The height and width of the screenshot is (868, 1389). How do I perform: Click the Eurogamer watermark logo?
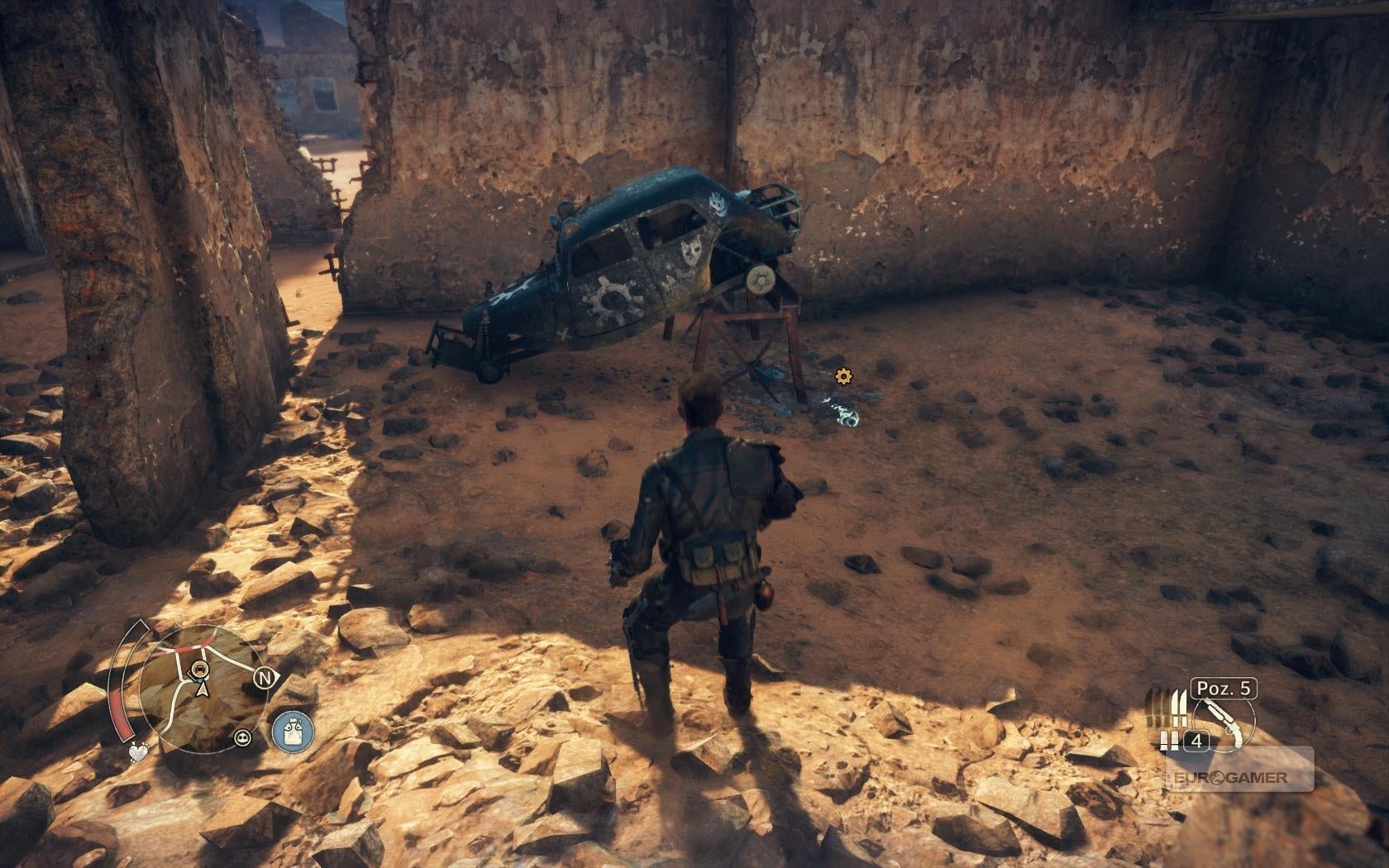(x=1239, y=777)
